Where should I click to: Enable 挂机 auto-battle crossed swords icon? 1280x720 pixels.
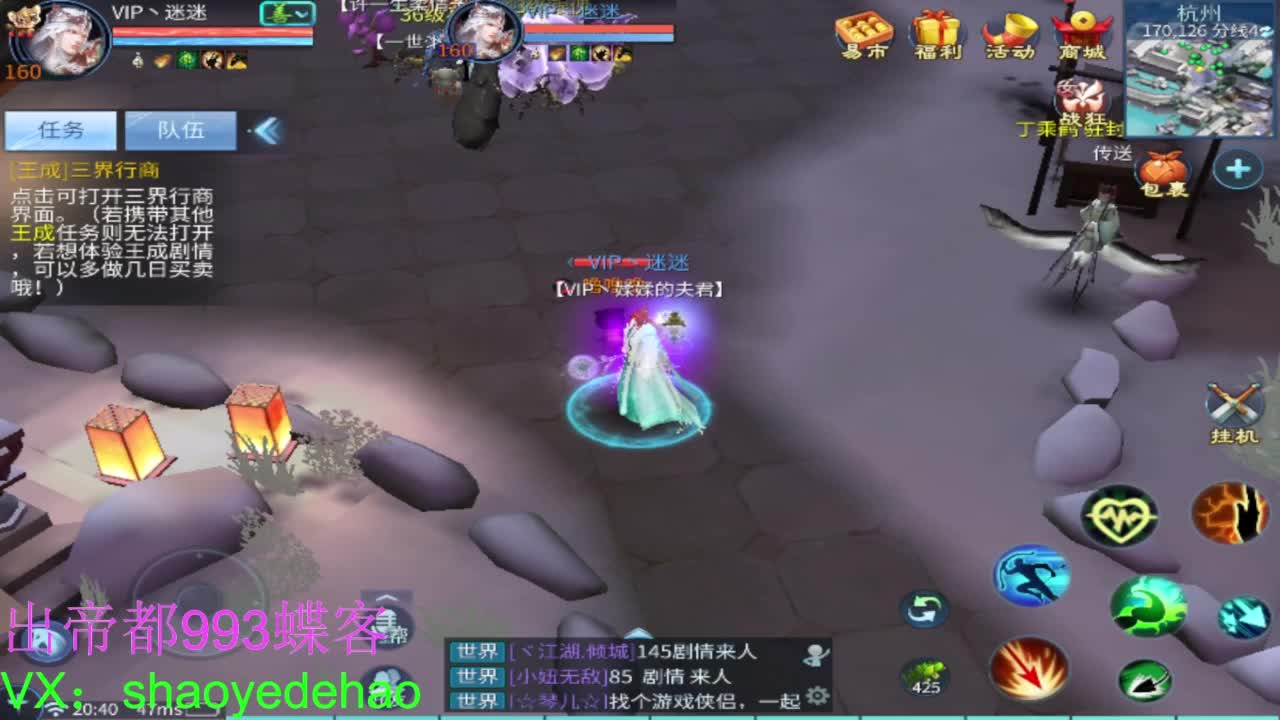coord(1232,402)
